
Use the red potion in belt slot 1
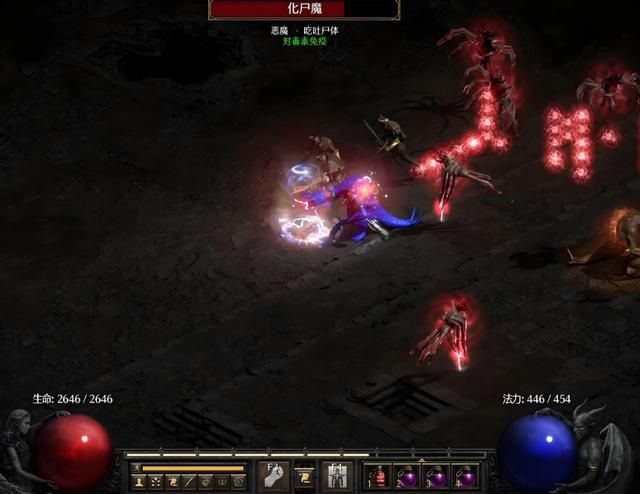378,476
